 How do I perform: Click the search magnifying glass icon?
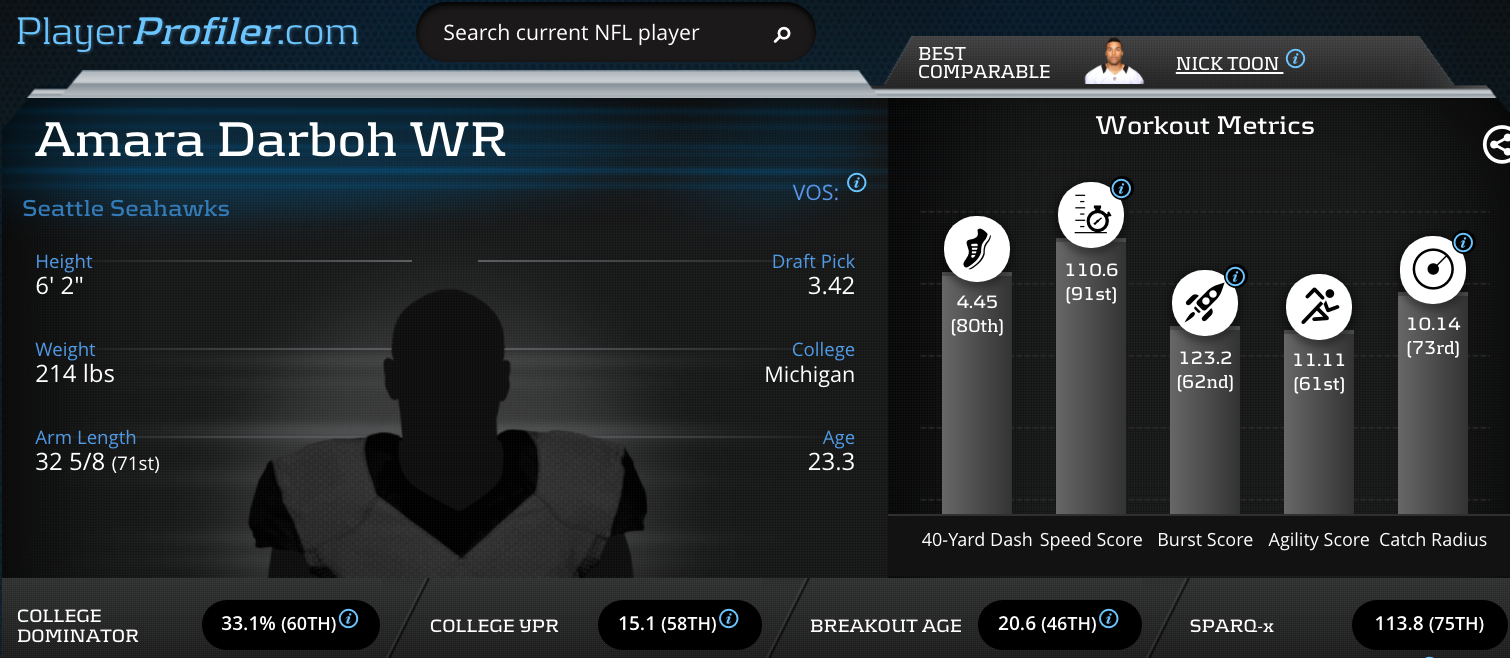[x=782, y=34]
